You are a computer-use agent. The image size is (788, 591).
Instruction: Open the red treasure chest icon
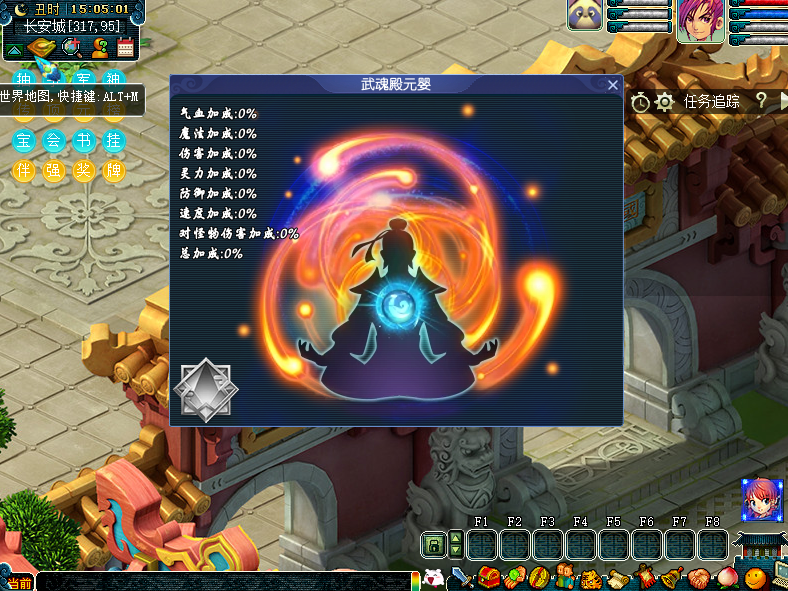coord(489,578)
